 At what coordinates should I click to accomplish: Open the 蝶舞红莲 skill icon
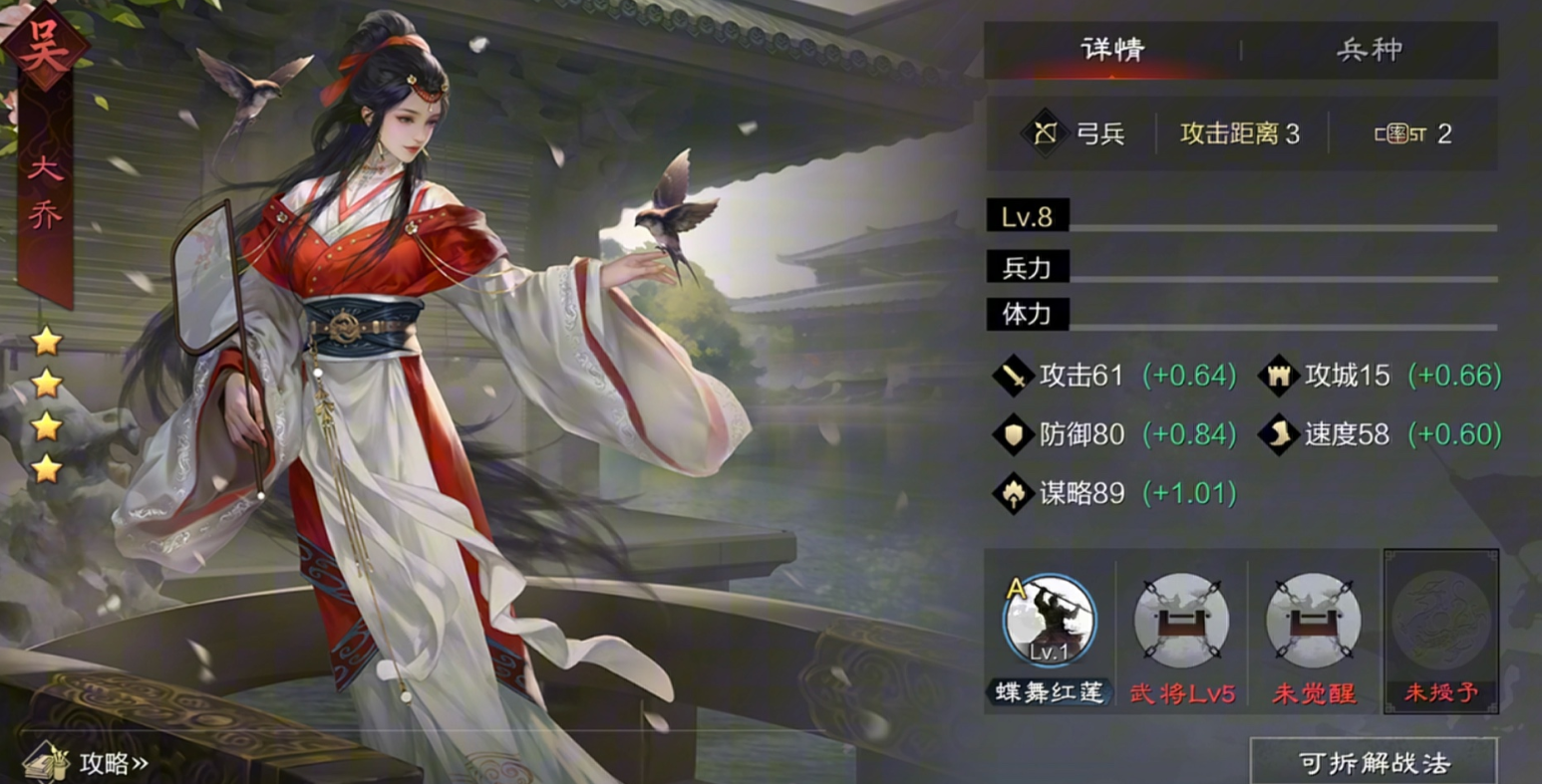[x=1049, y=622]
